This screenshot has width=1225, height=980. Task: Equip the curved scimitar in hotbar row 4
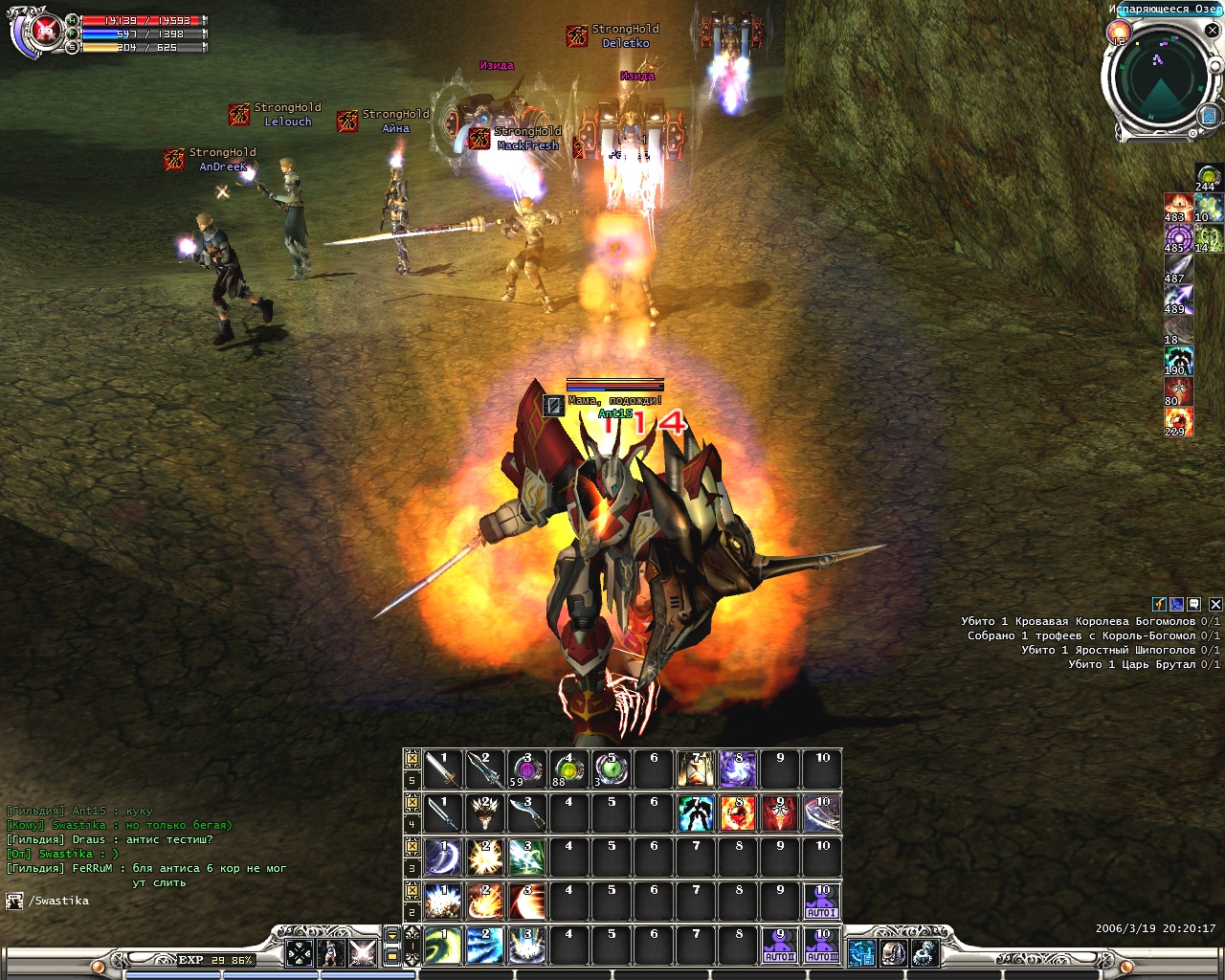click(x=526, y=813)
